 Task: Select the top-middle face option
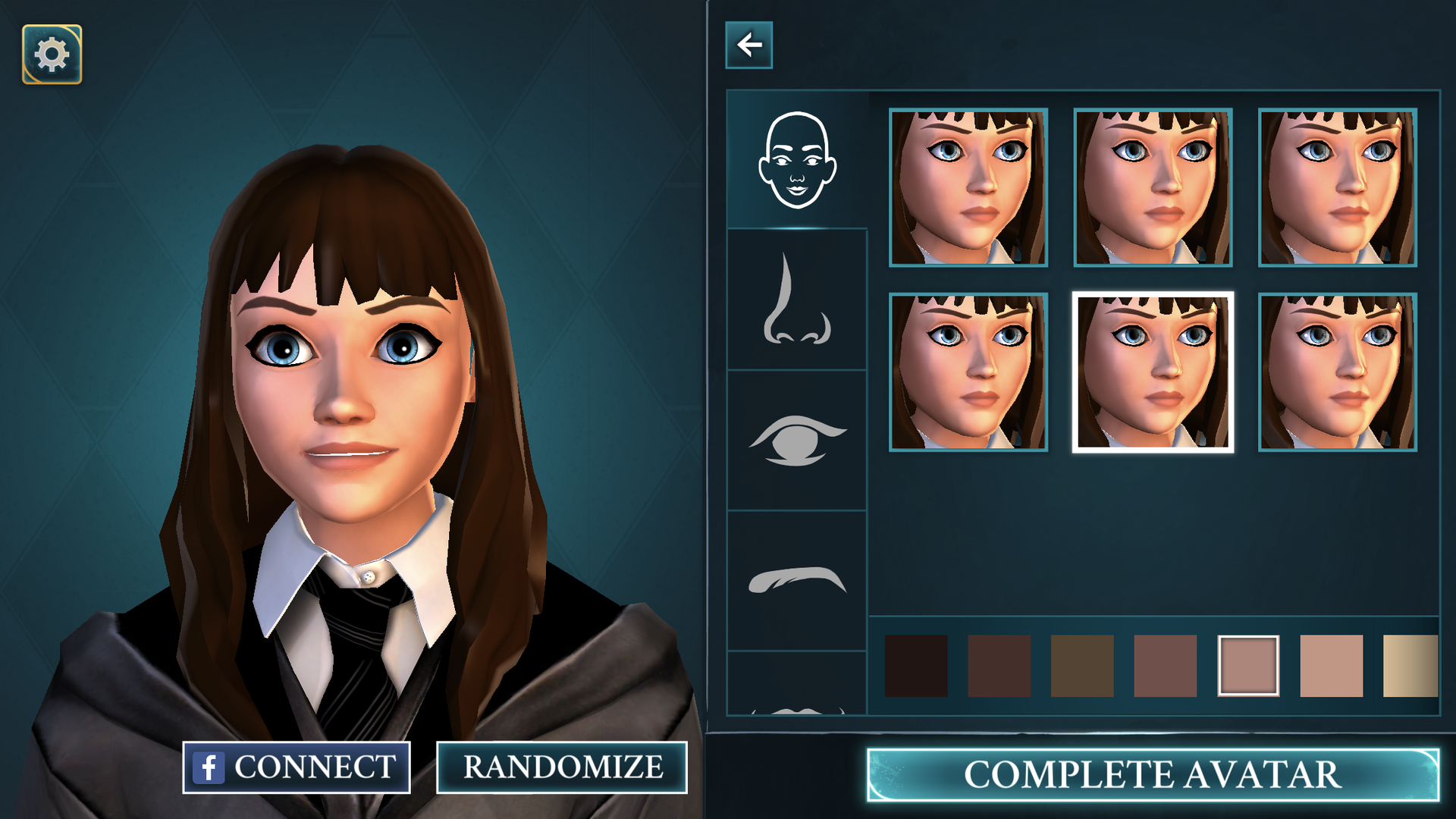coord(1153,187)
